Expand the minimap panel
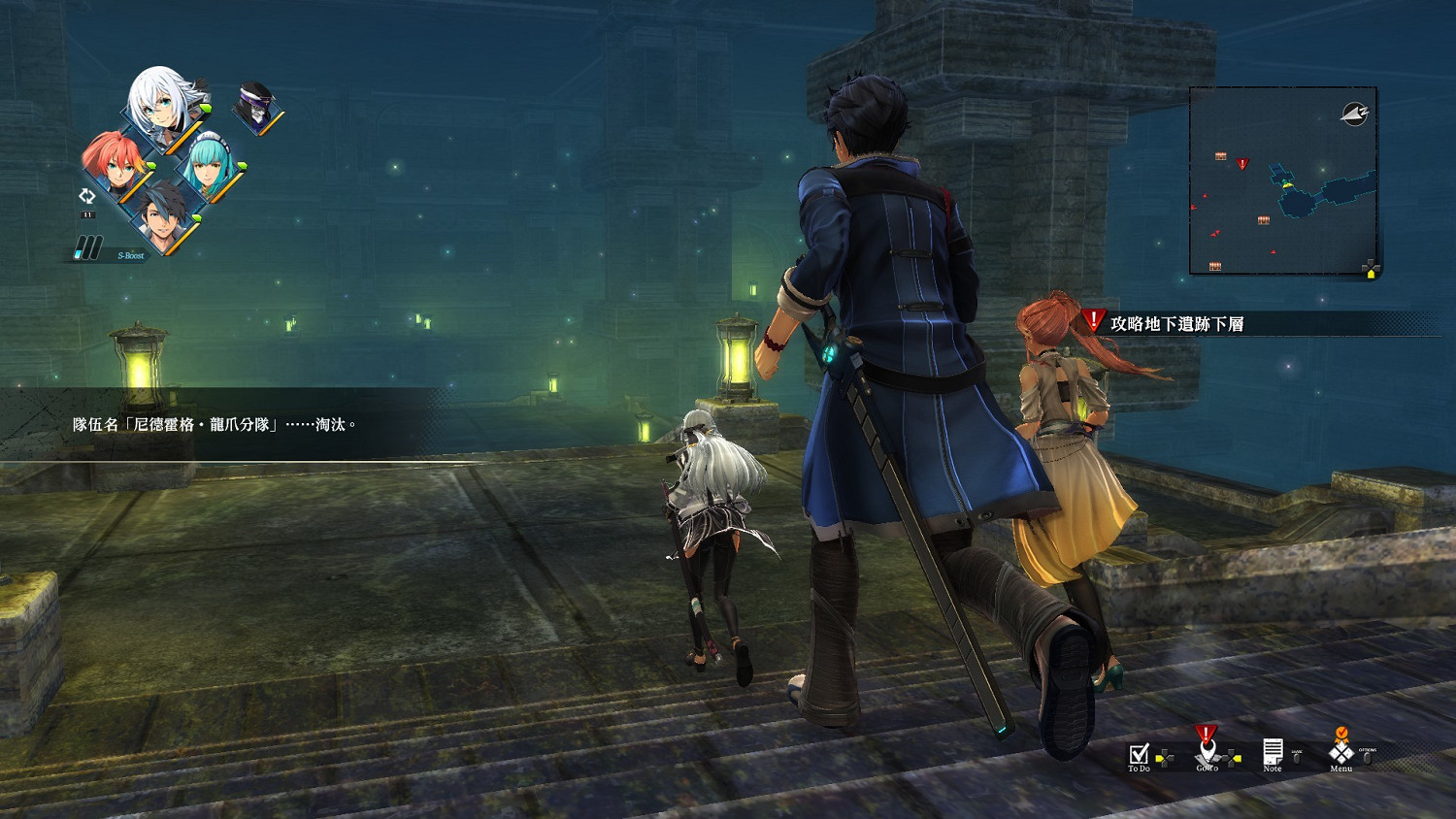Image resolution: width=1456 pixels, height=819 pixels. 1281,180
